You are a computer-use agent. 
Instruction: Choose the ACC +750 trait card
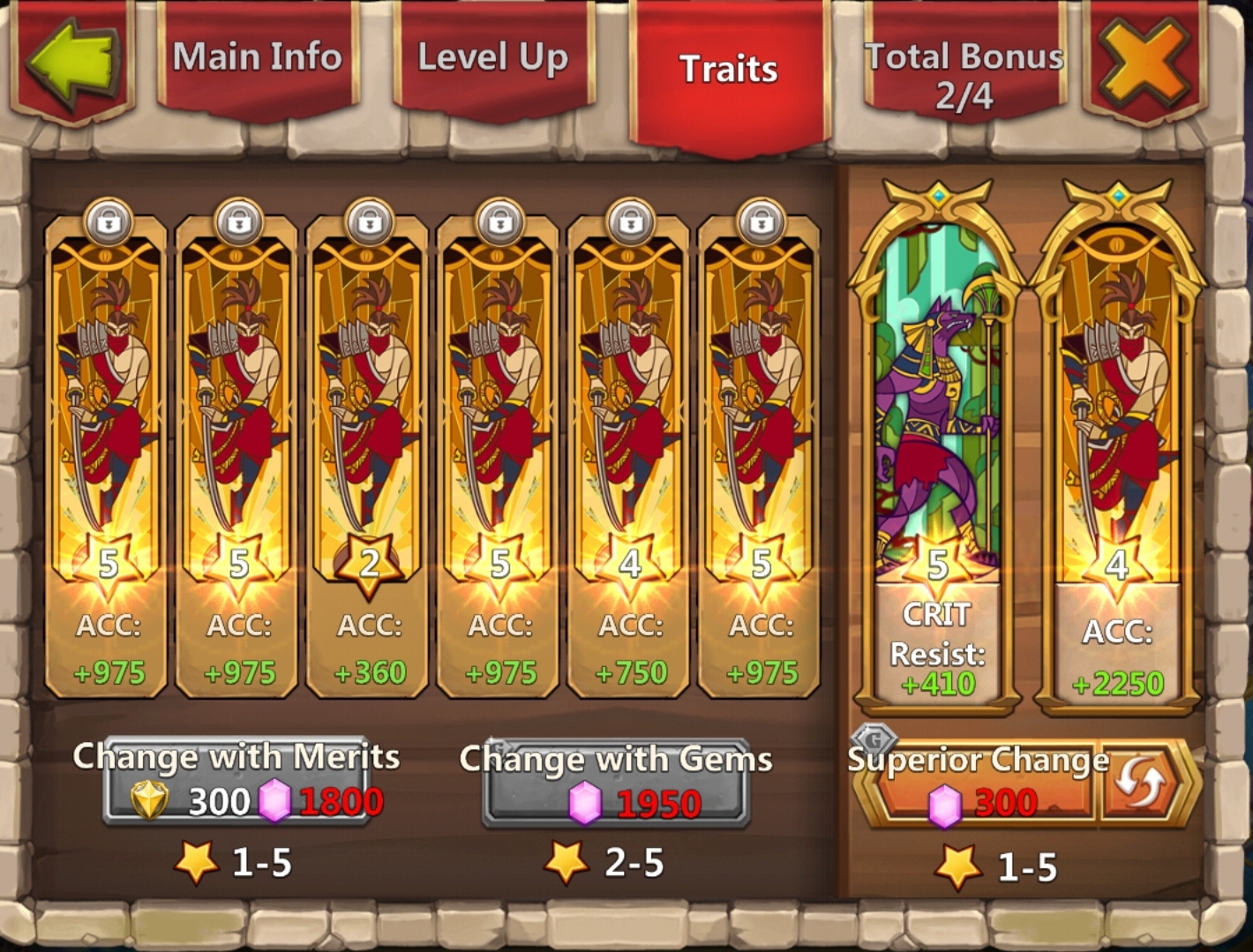point(630,459)
